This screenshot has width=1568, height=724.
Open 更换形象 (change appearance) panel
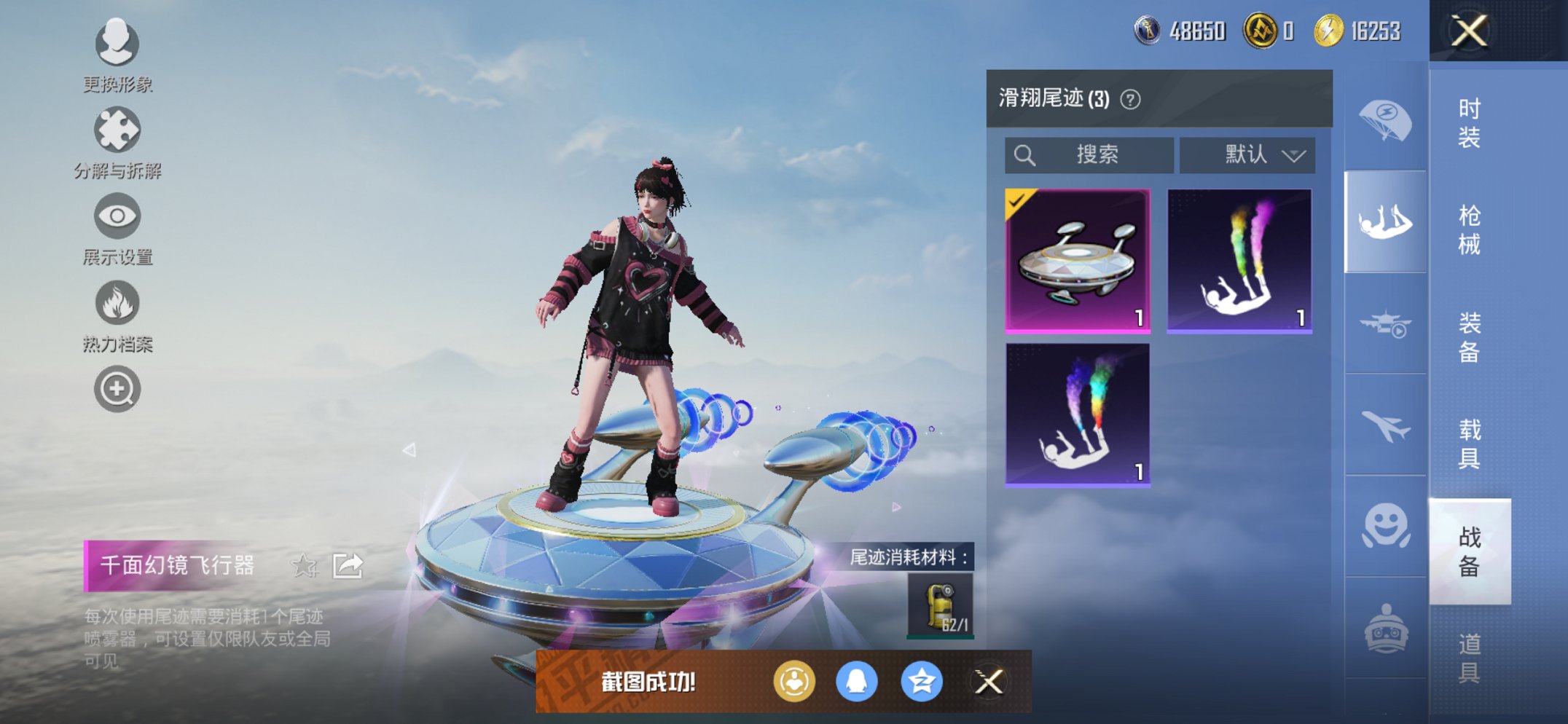point(117,45)
